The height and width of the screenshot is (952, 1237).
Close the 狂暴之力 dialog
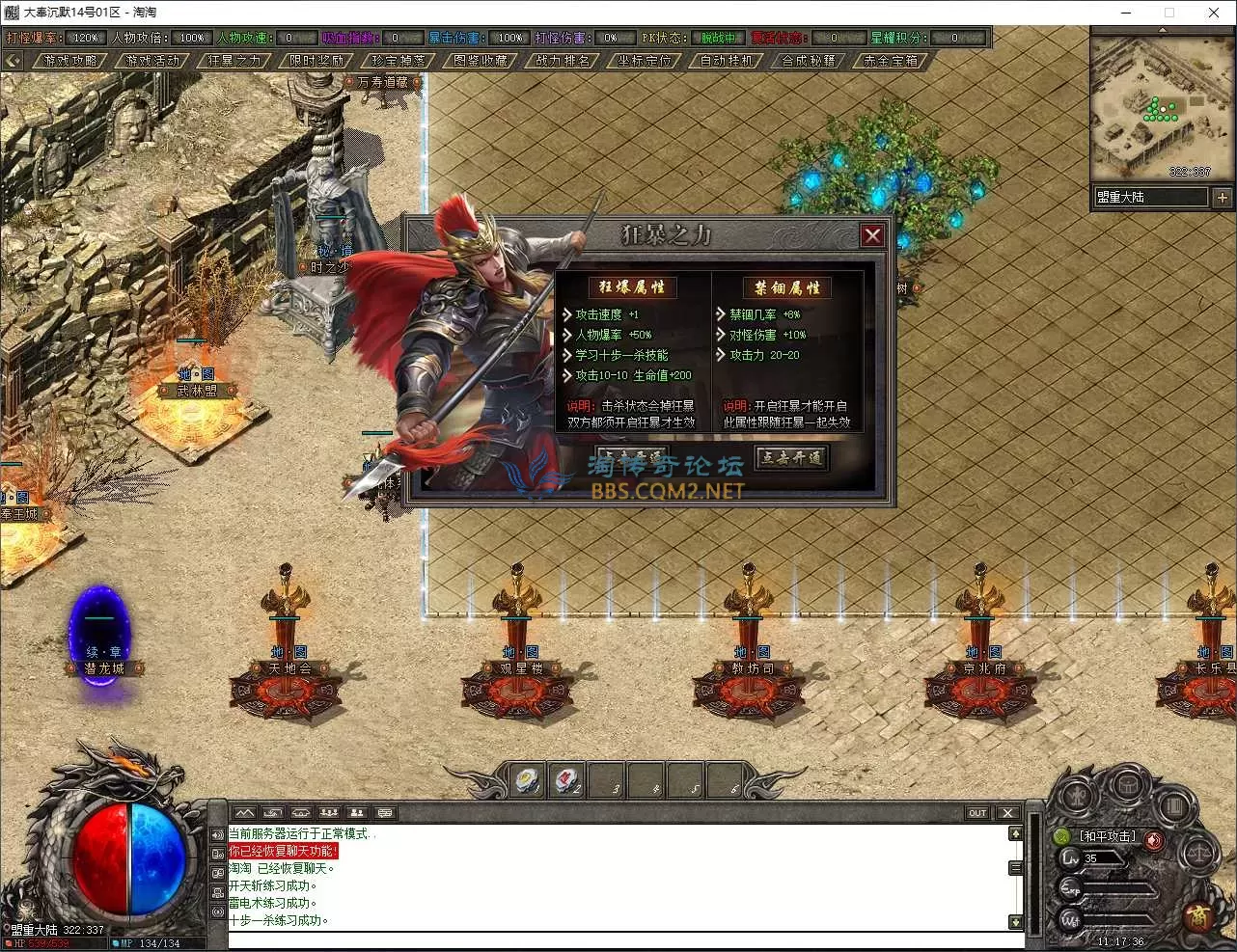(872, 235)
